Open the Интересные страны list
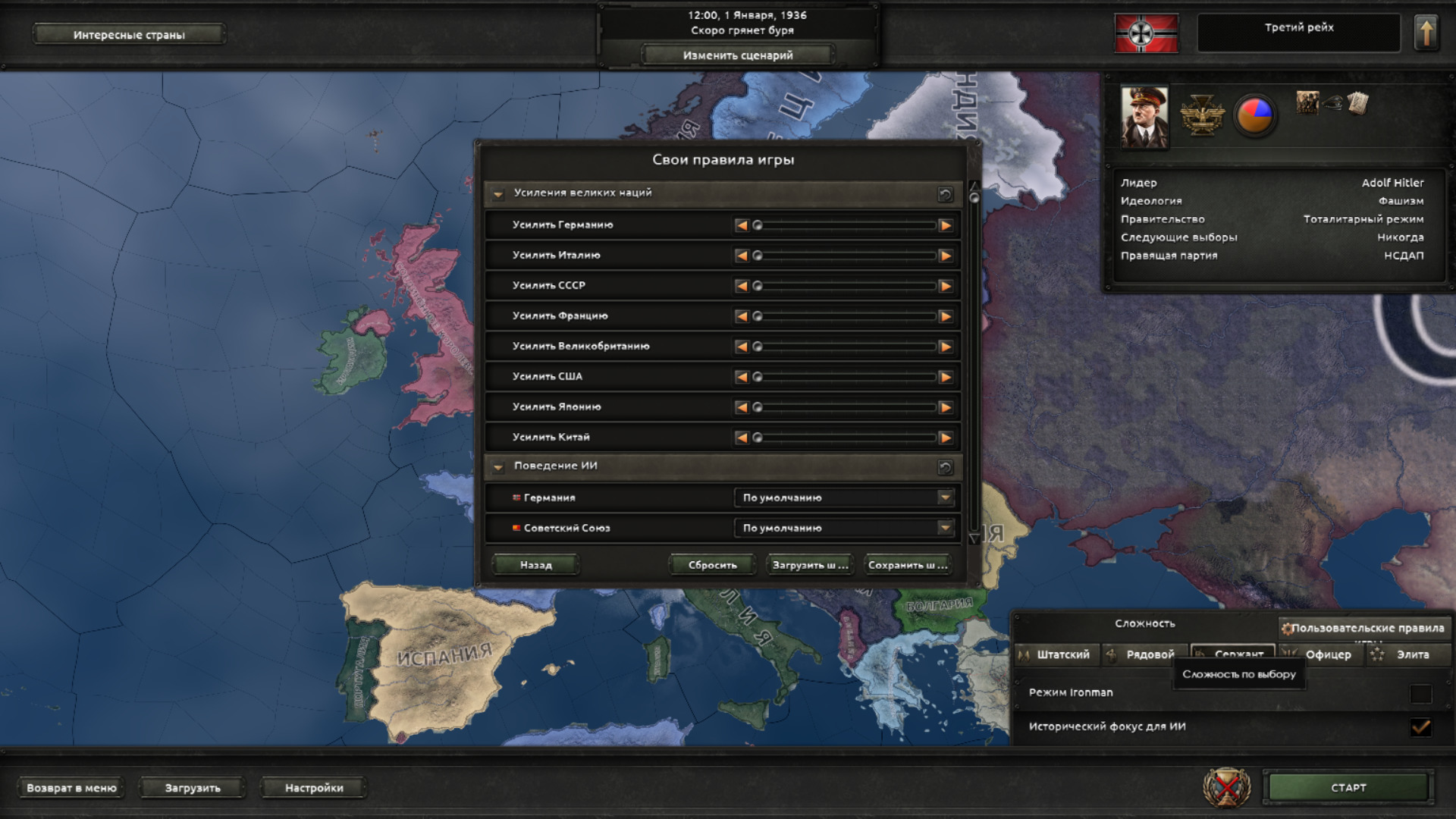Viewport: 1456px width, 819px height. [129, 35]
